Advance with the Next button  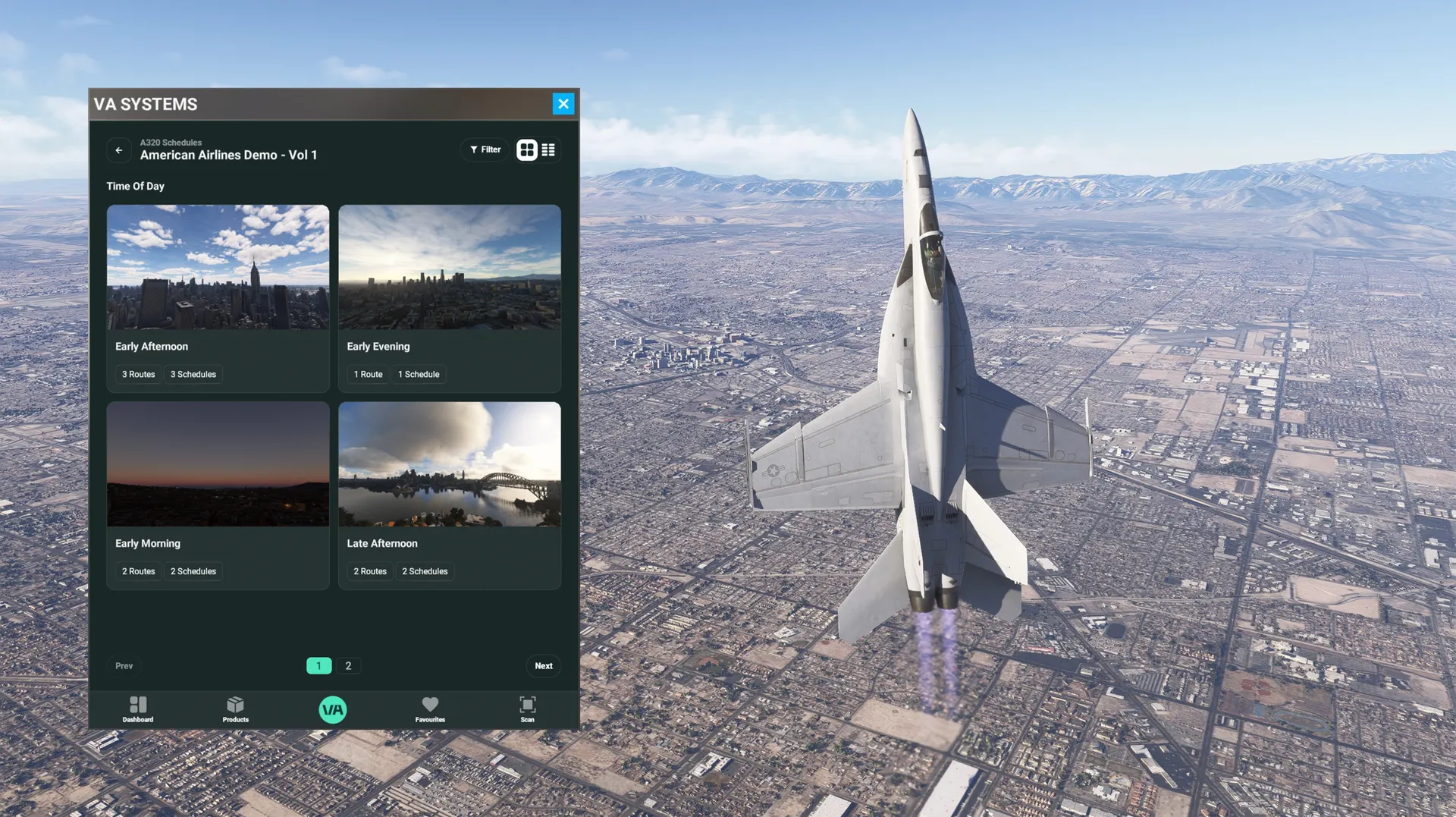point(543,666)
